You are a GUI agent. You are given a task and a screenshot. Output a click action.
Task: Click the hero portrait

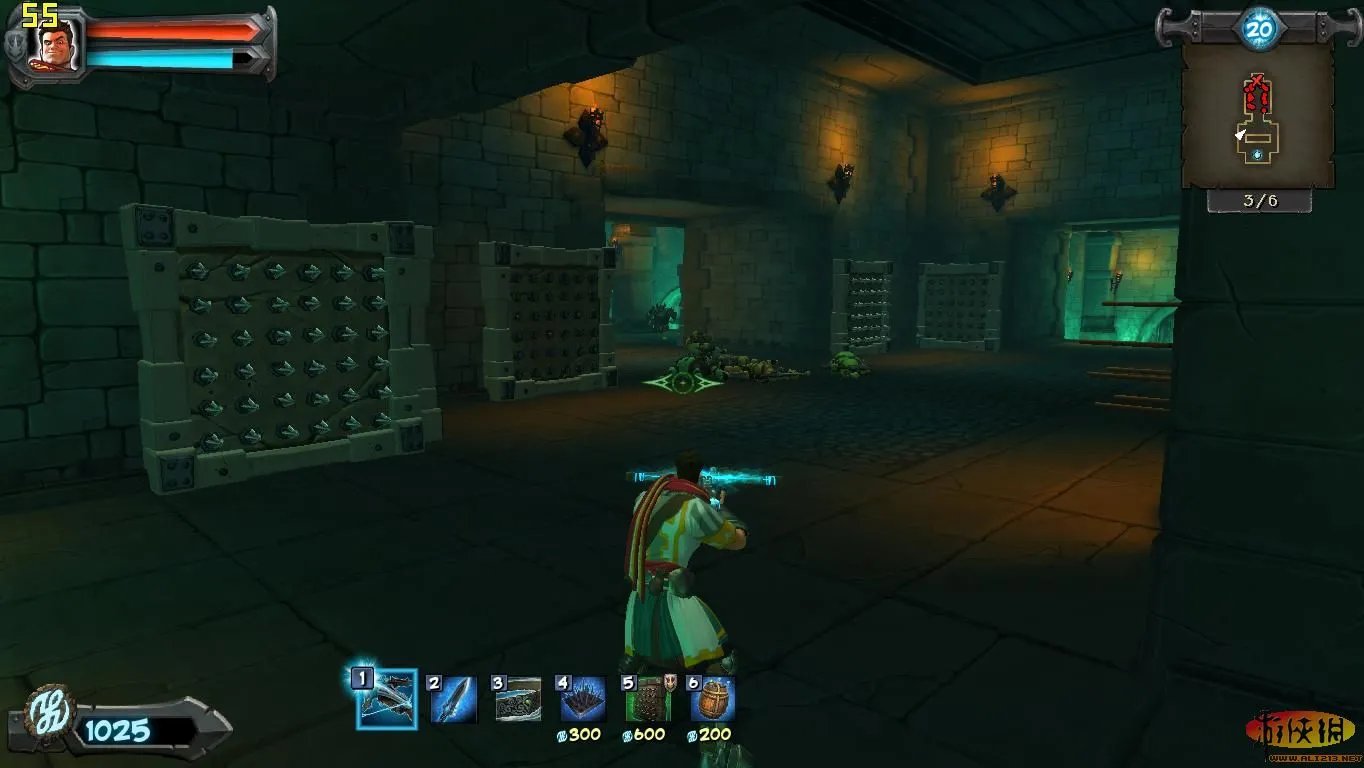59,46
